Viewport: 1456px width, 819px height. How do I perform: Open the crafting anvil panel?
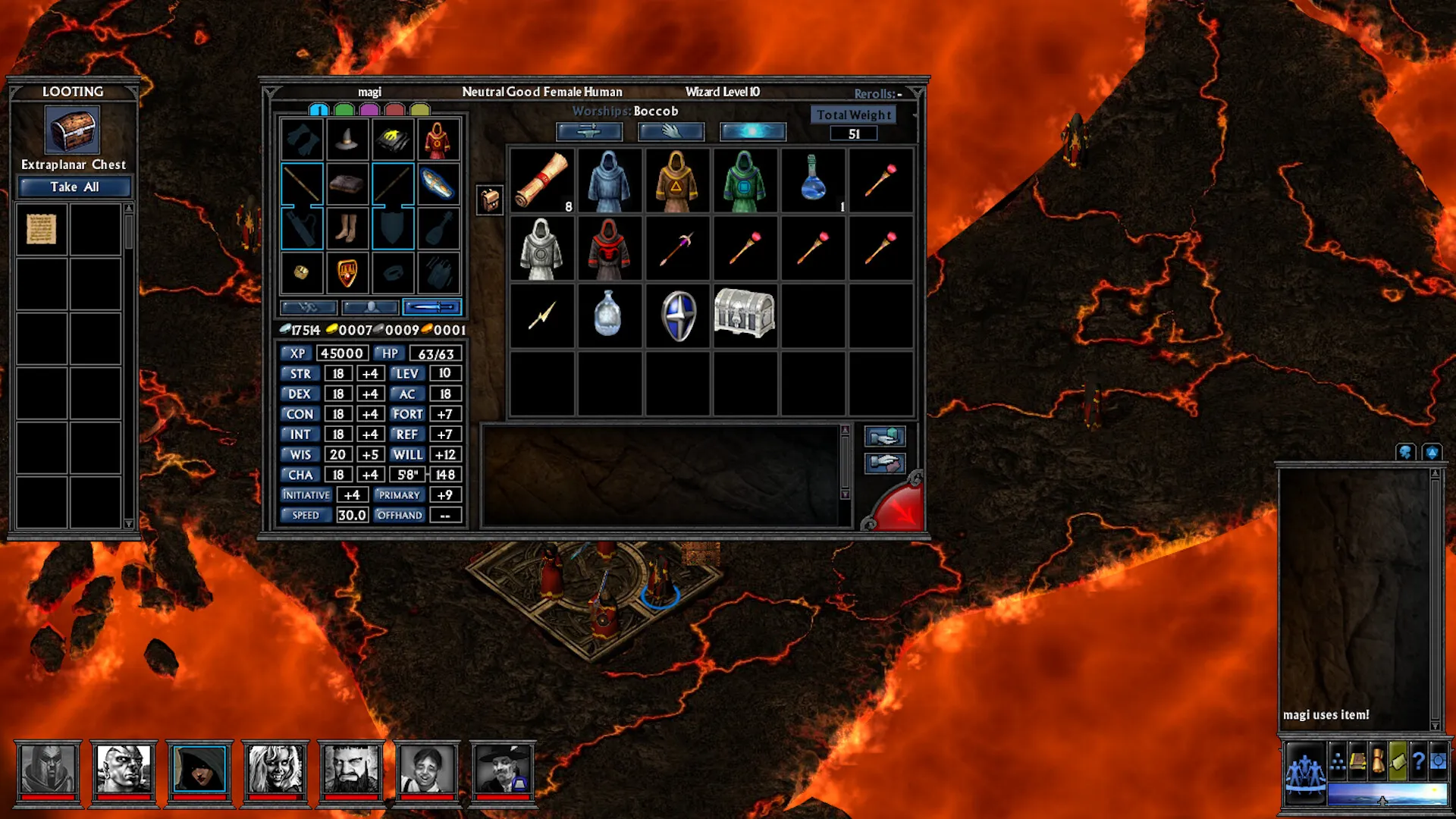[x=589, y=131]
